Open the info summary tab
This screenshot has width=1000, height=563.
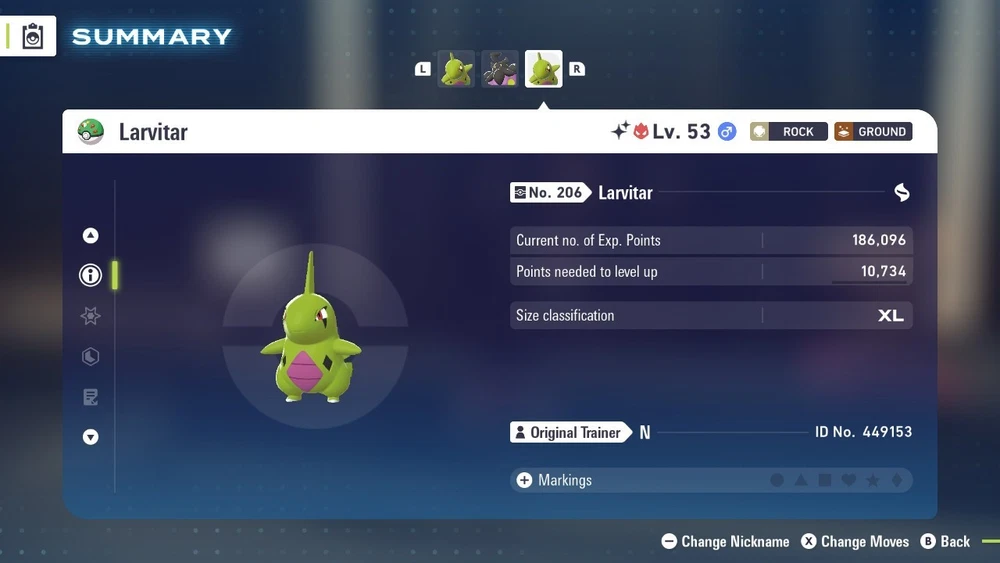coord(91,275)
